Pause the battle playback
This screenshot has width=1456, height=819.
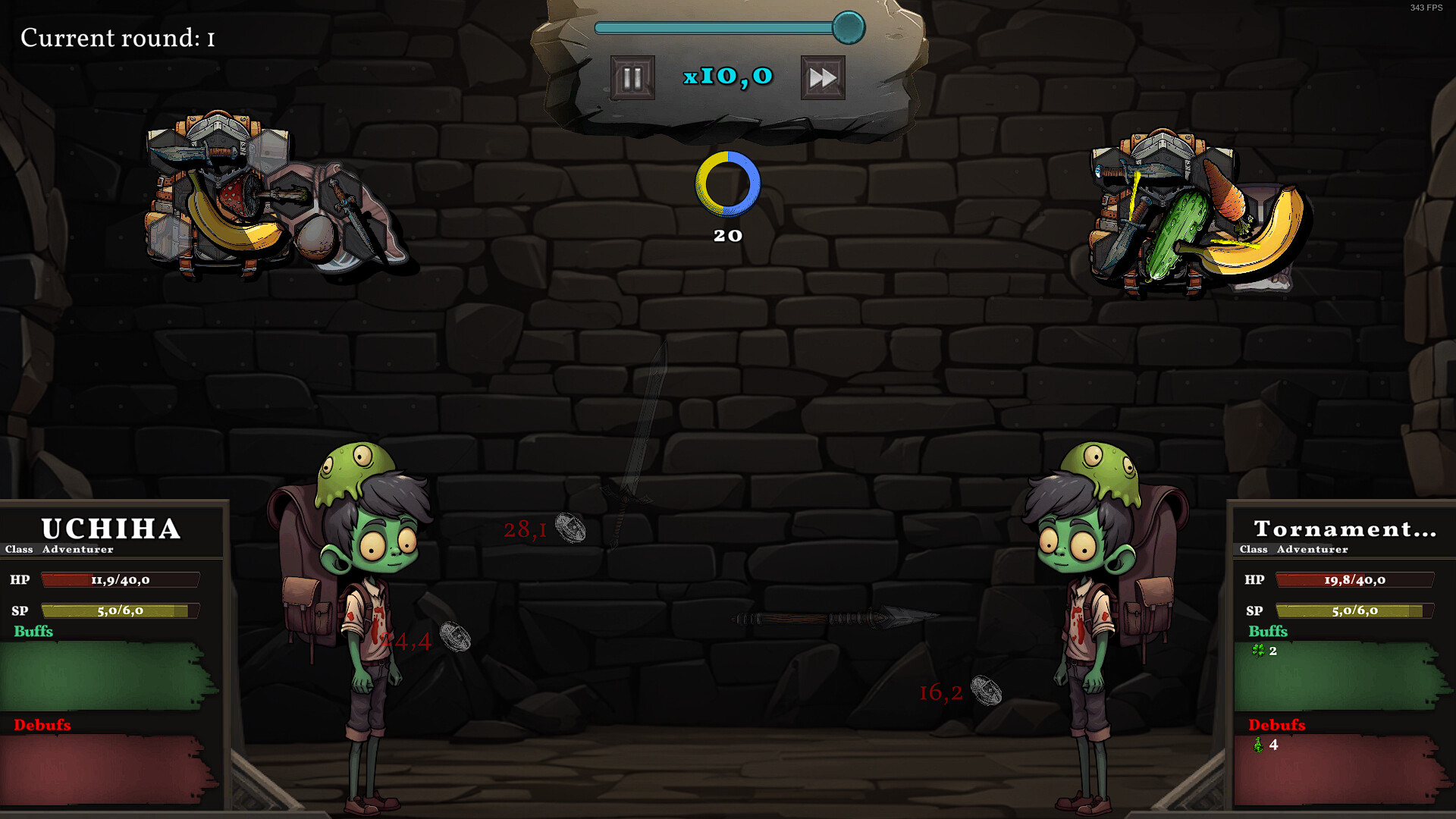click(x=632, y=77)
